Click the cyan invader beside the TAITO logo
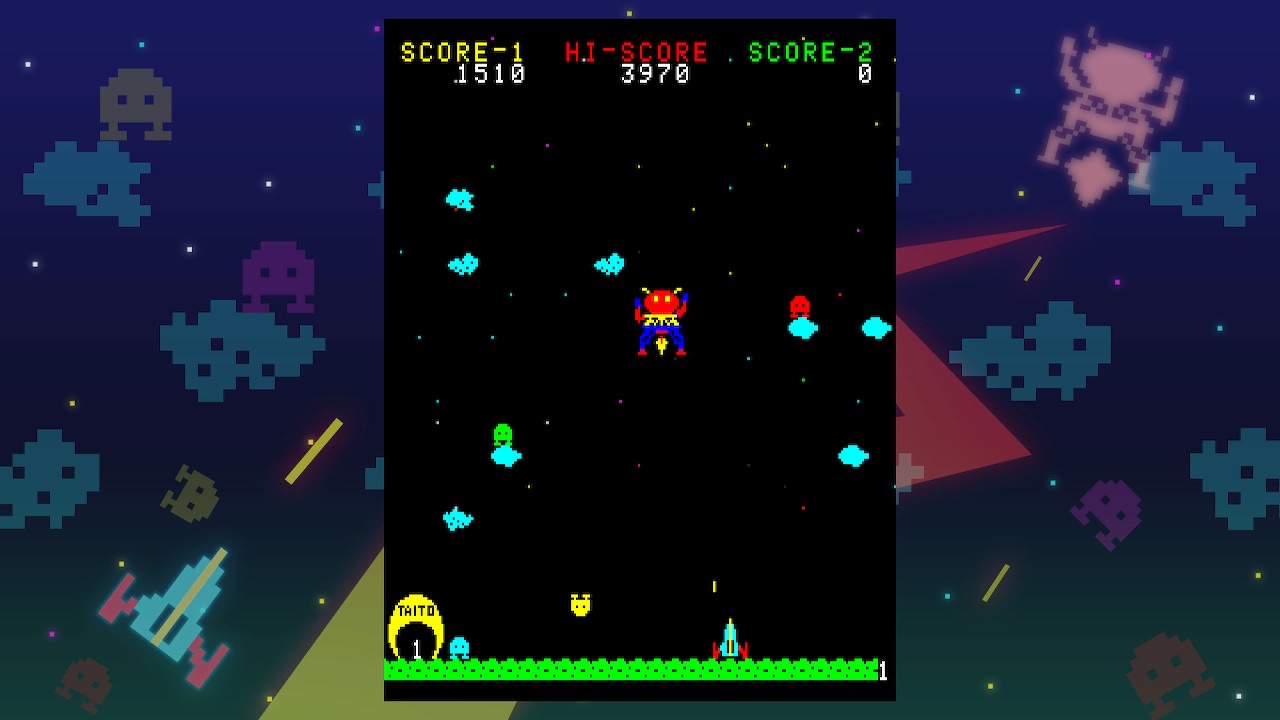 [460, 648]
